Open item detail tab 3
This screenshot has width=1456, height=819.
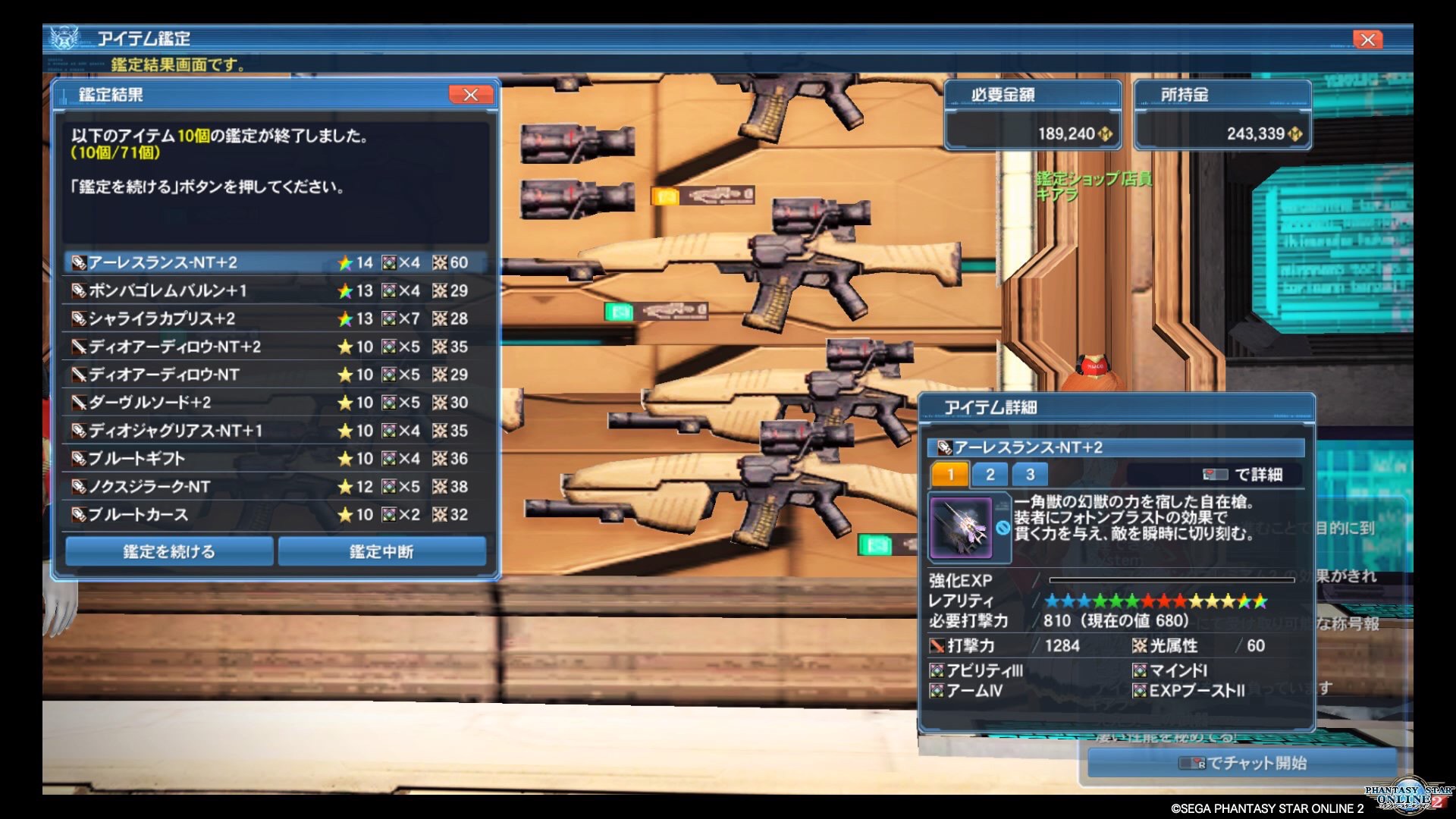(1030, 475)
